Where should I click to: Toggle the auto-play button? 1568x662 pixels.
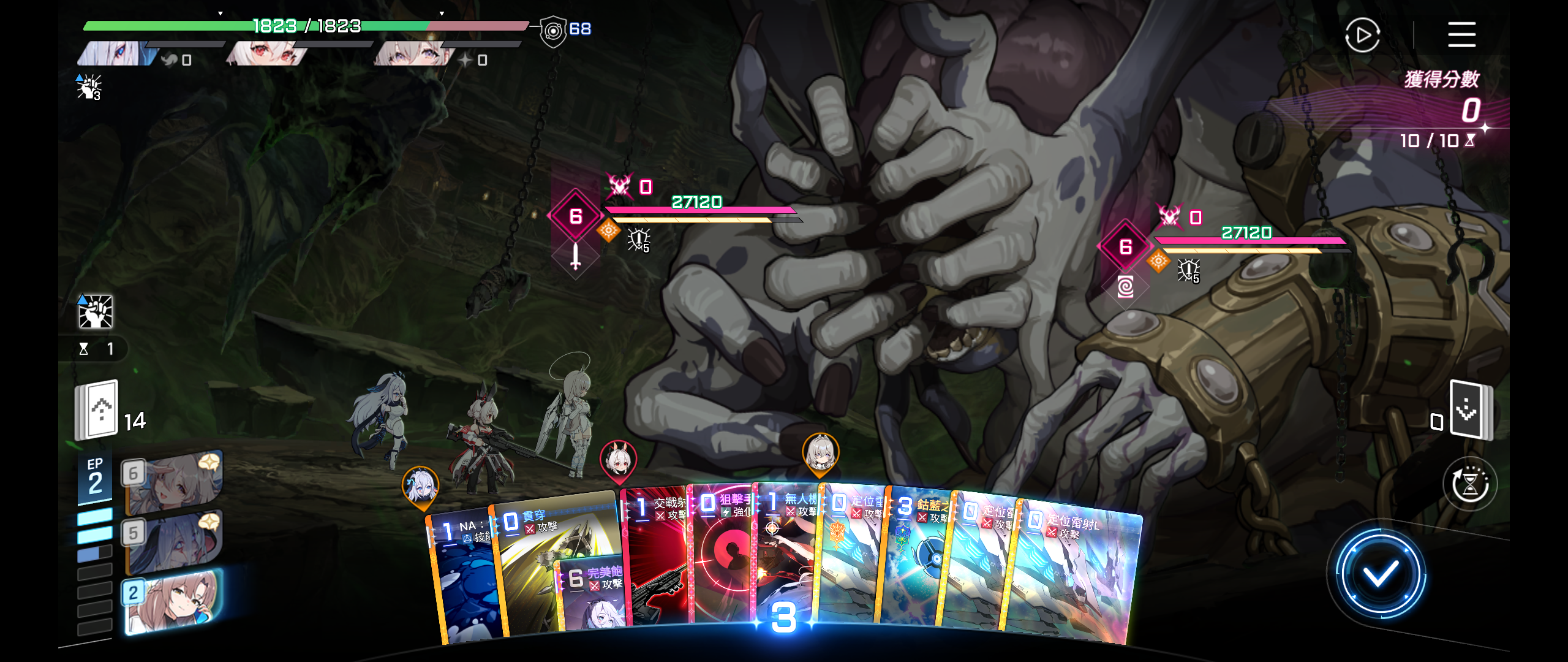pos(1362,35)
